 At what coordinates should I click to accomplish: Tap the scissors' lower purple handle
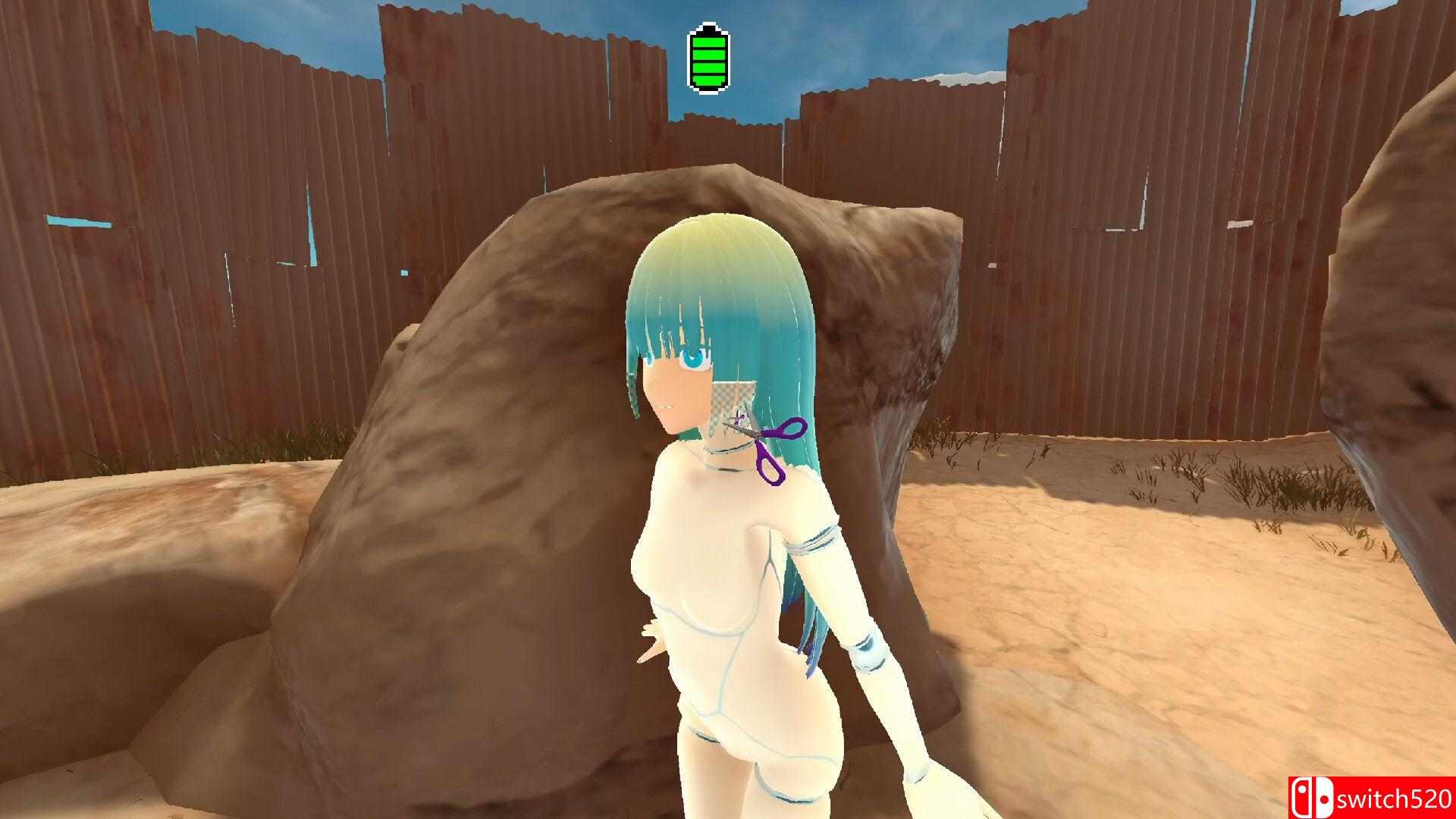[770, 469]
